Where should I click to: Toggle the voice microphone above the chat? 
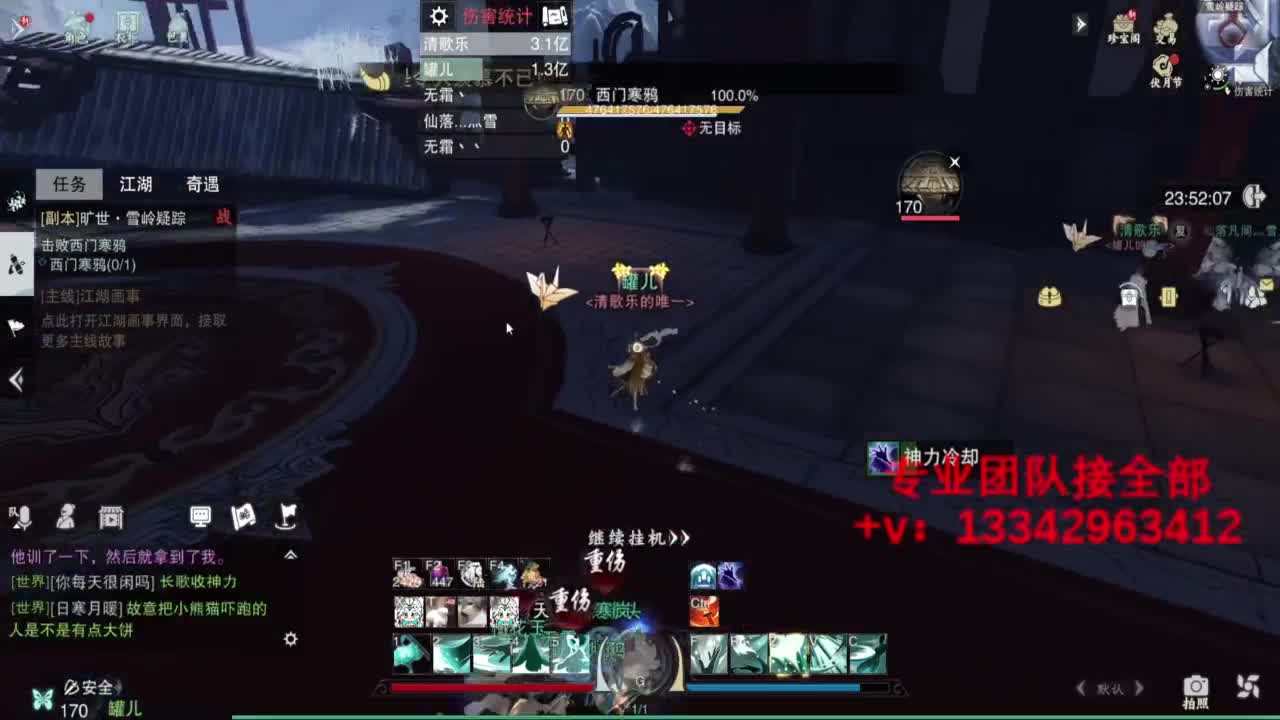(x=23, y=517)
